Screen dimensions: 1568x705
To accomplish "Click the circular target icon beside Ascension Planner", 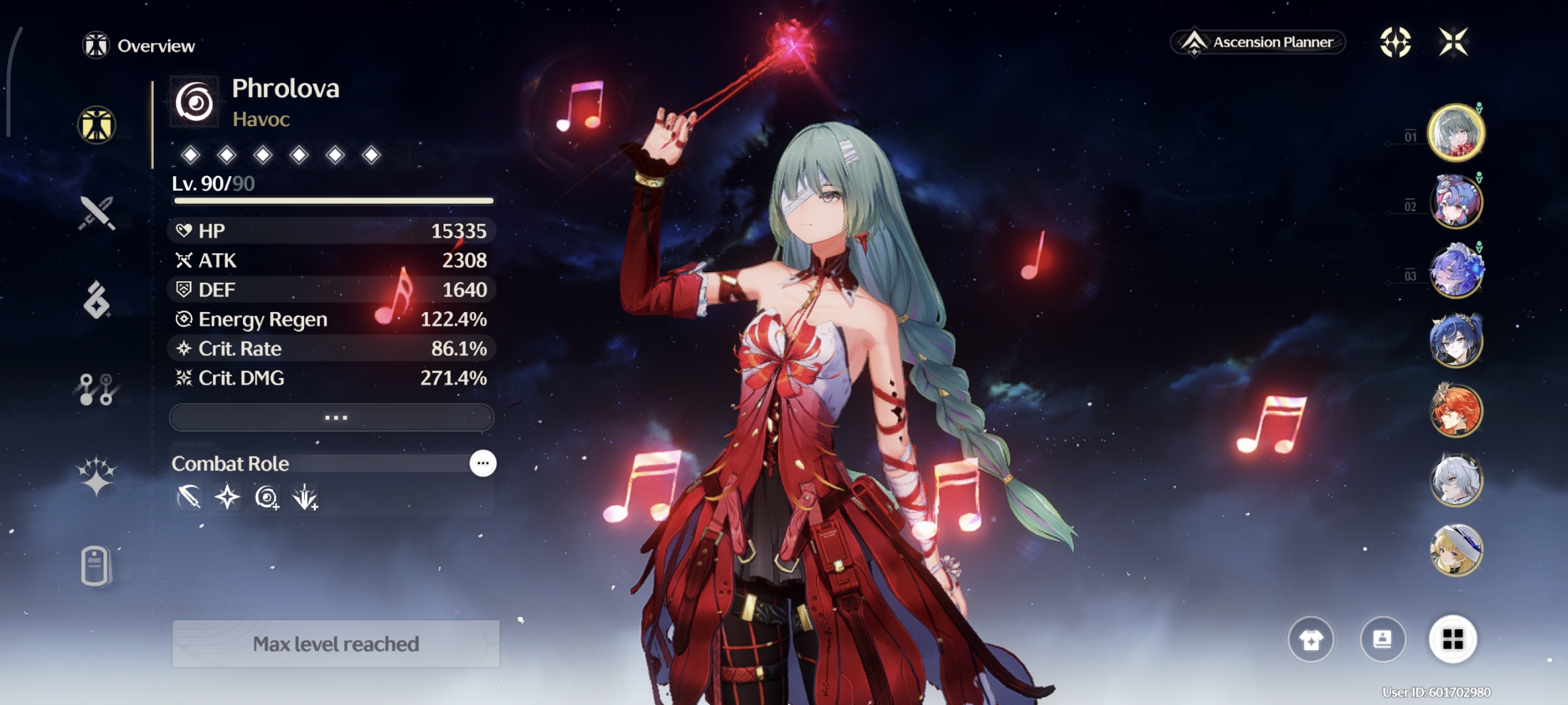I will pos(1395,42).
